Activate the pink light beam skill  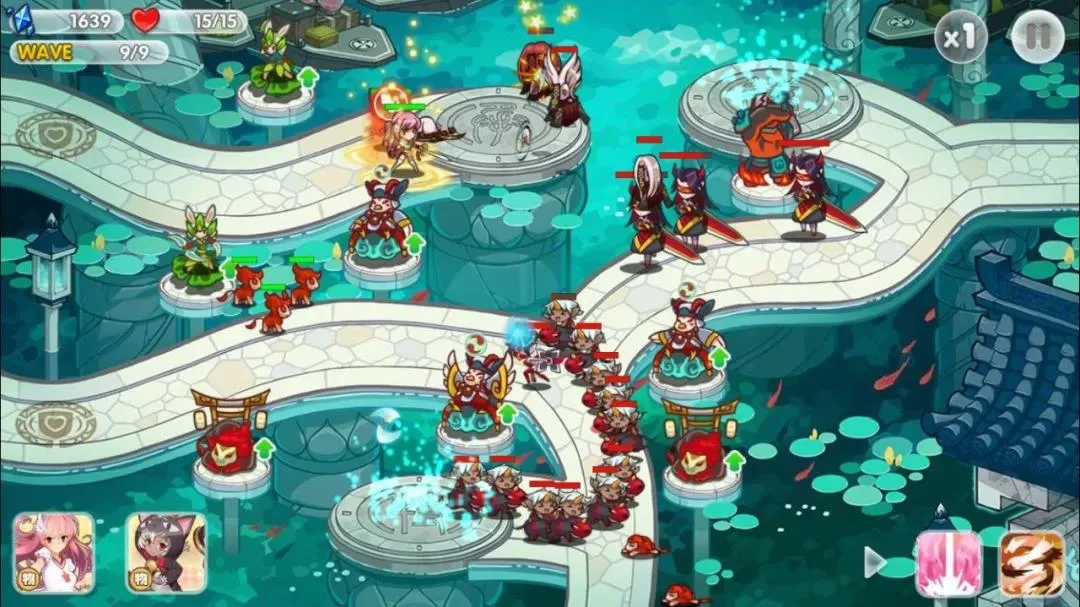coord(948,564)
